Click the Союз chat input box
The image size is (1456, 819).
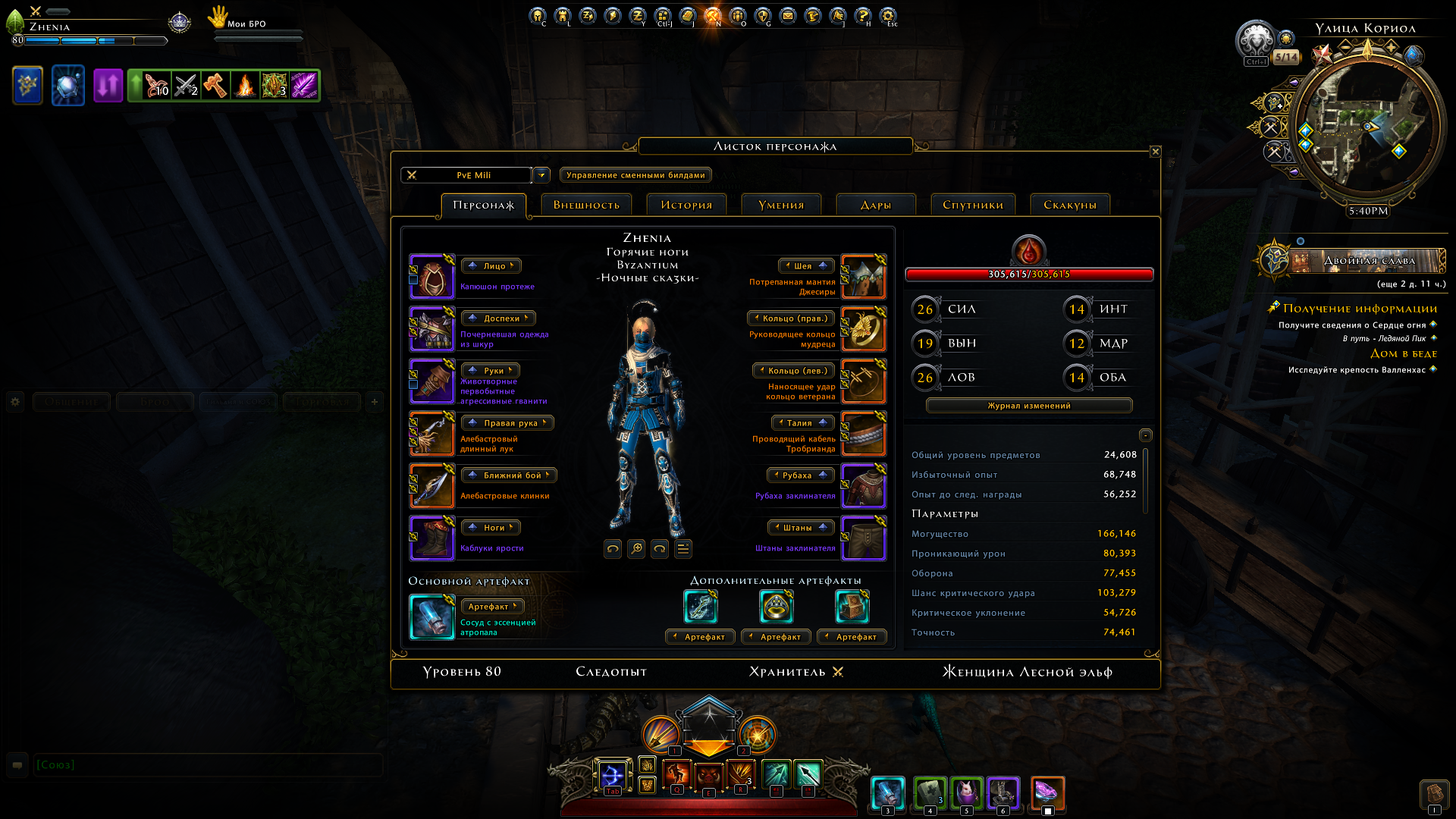pos(205,765)
